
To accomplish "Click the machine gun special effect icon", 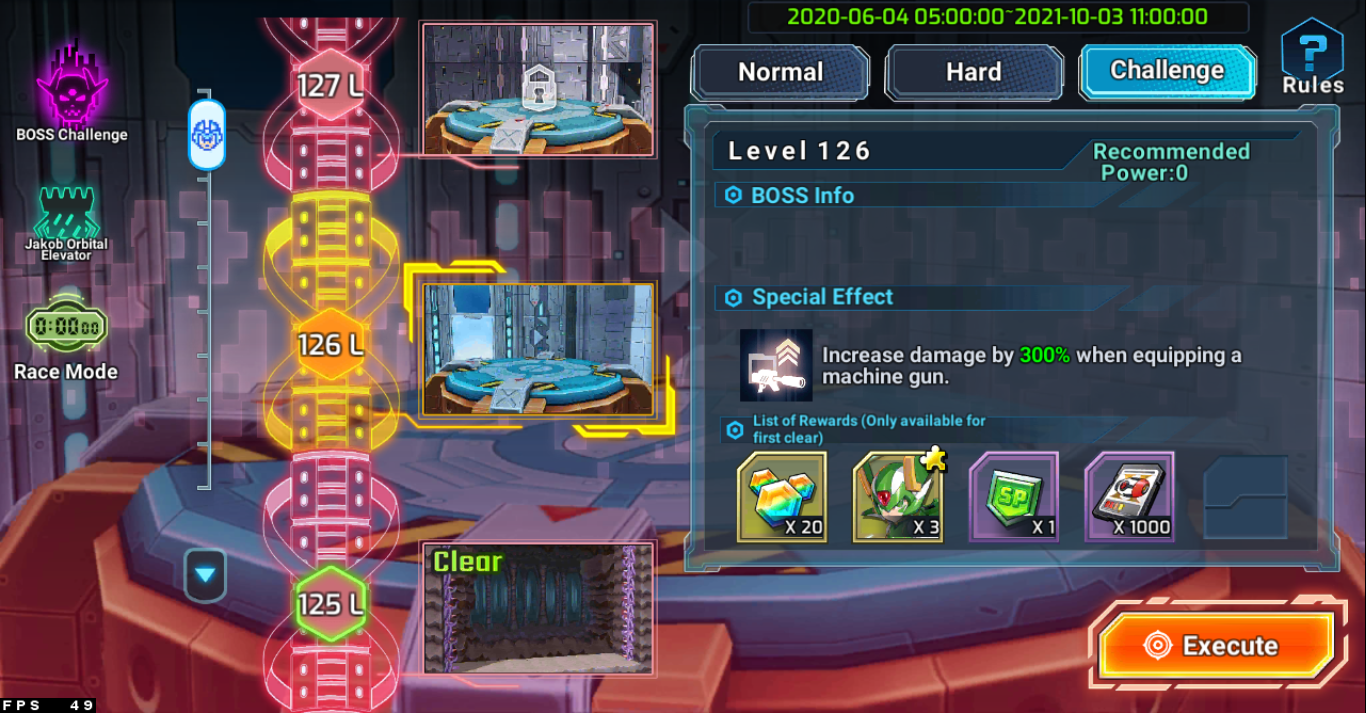I will click(x=776, y=365).
